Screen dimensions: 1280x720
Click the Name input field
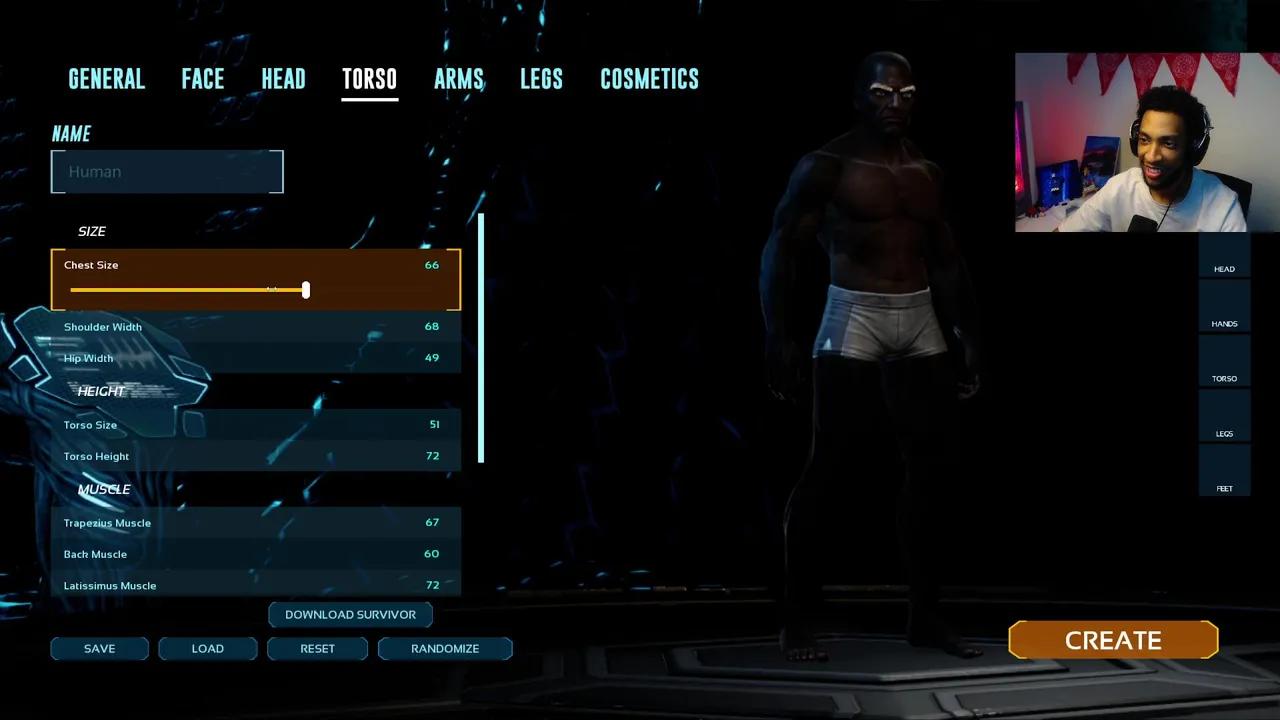[167, 172]
